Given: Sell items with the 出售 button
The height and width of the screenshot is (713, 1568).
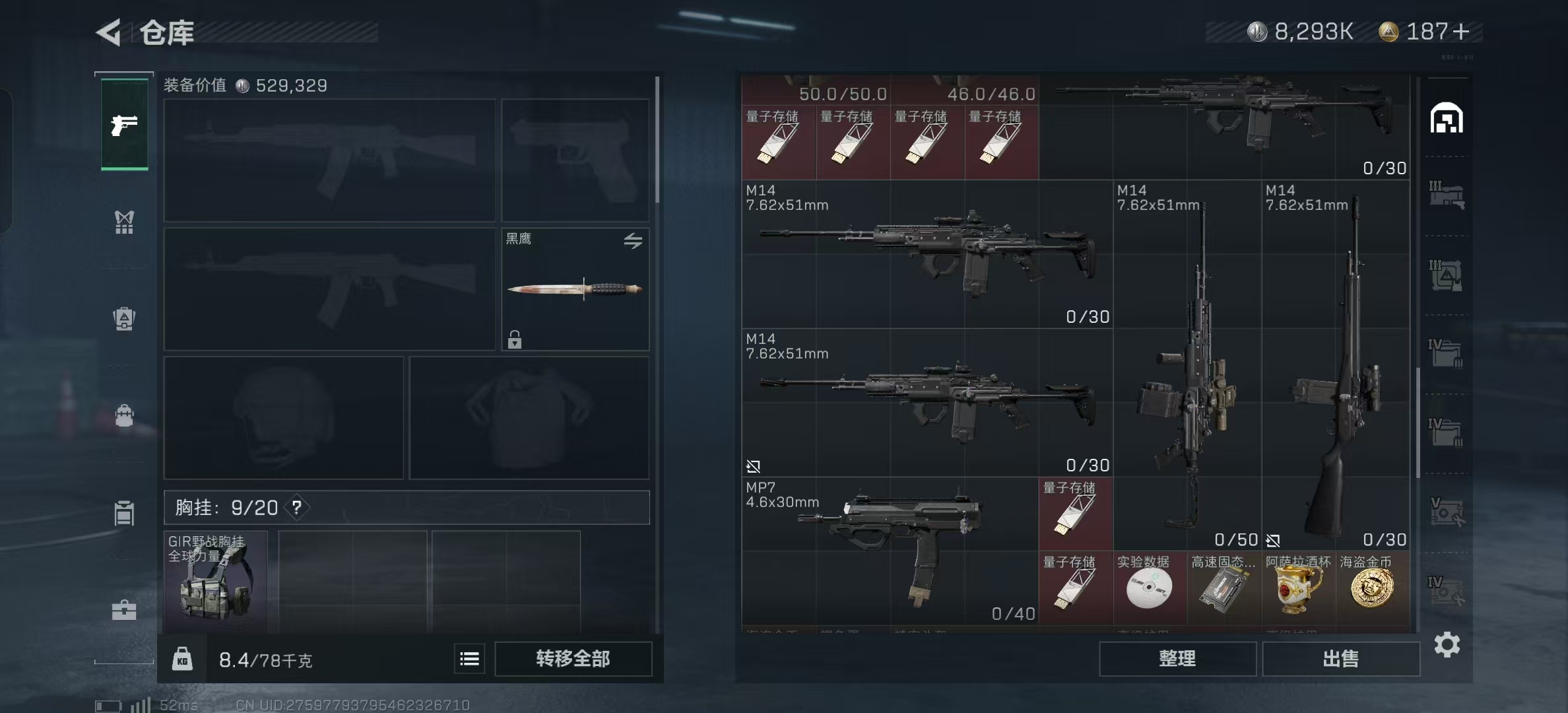Looking at the screenshot, I should 1340,659.
